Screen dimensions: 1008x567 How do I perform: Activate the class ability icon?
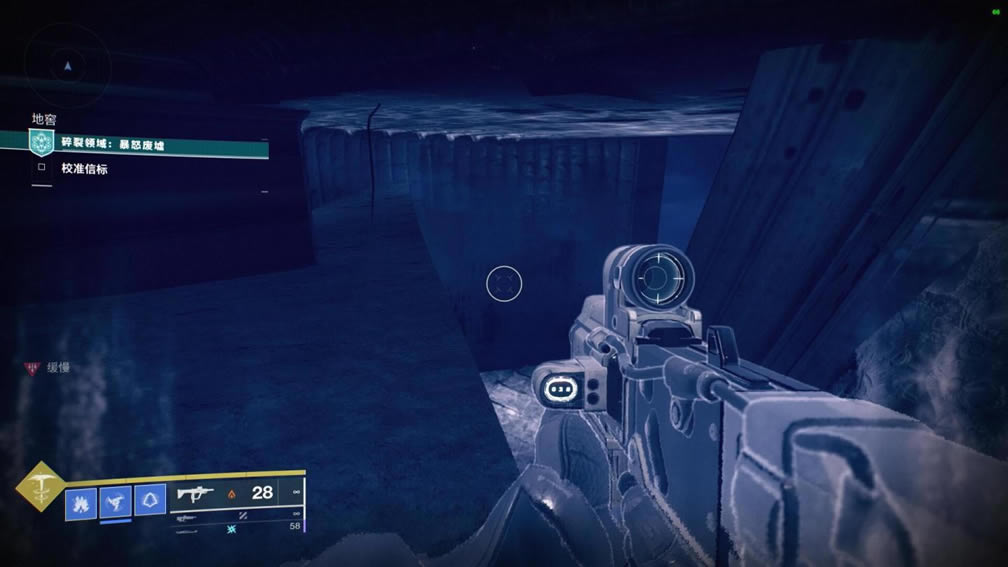point(150,500)
